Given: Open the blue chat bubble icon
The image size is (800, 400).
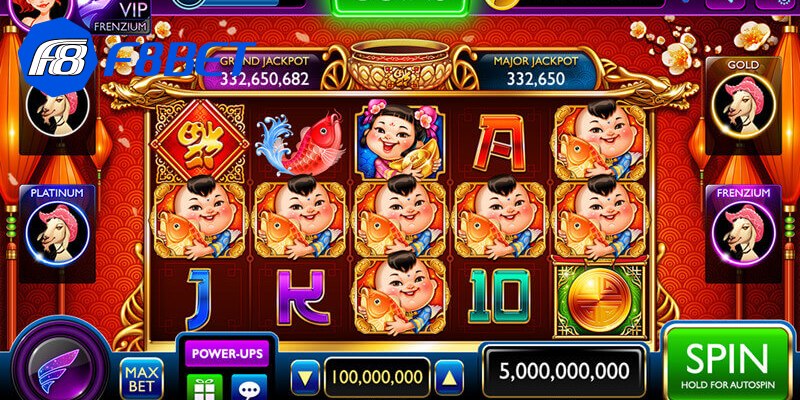Looking at the screenshot, I should pos(248,386).
